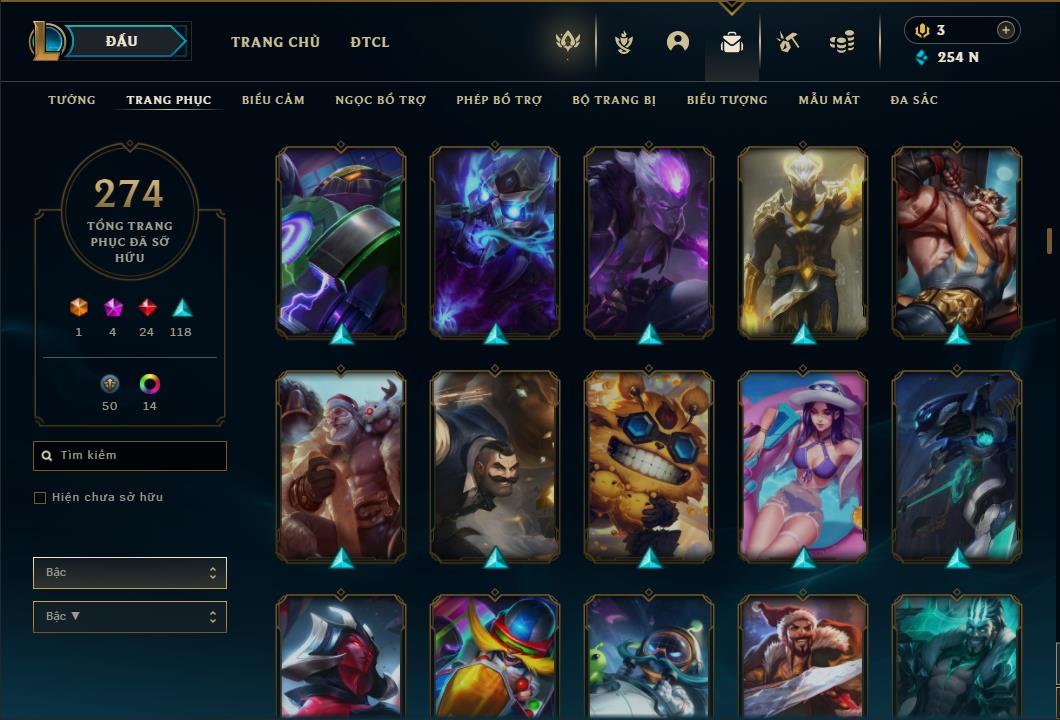This screenshot has height=720, width=1060.
Task: Switch to the TƯỚNG tab
Action: click(x=72, y=100)
